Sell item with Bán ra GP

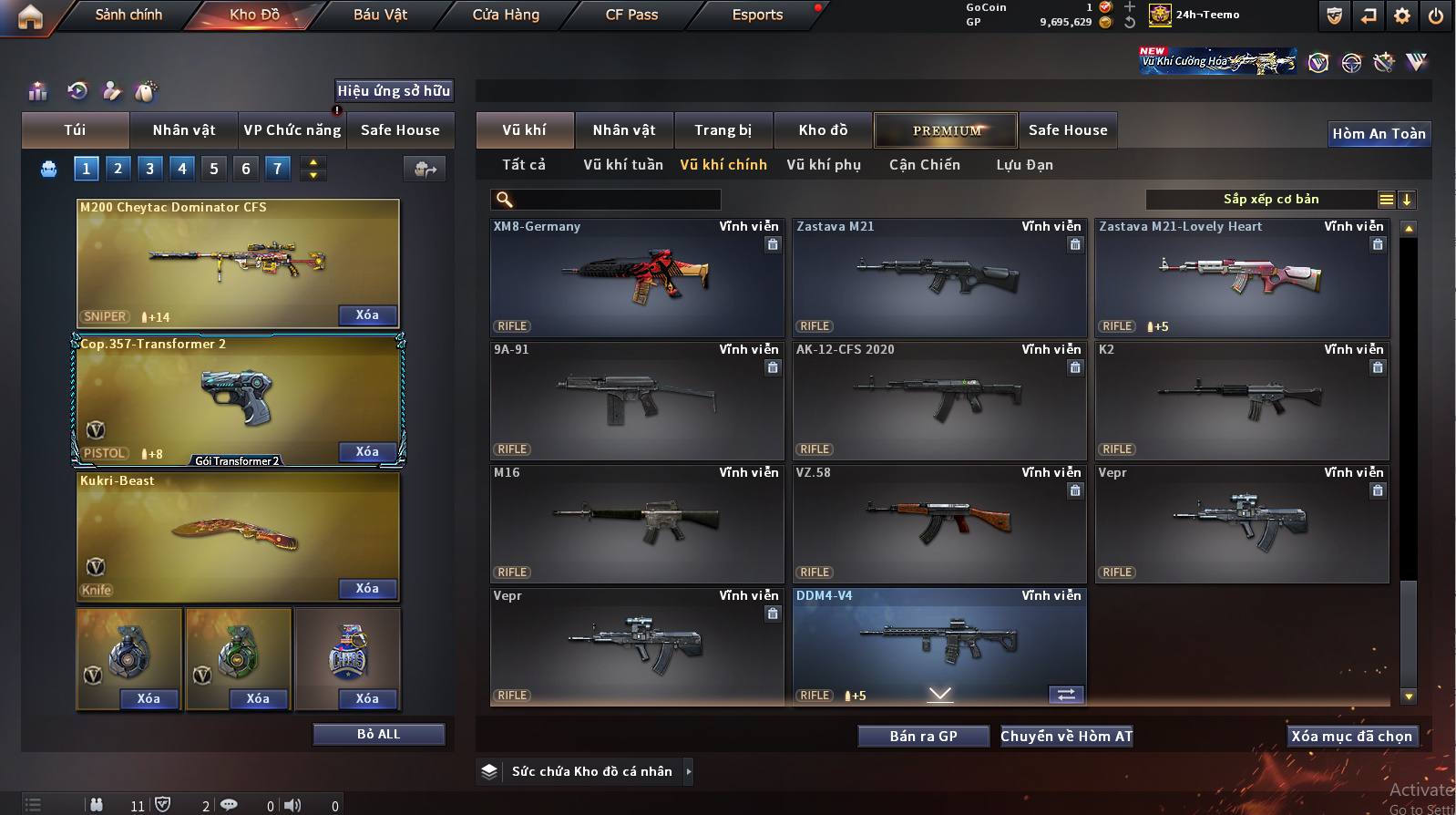click(x=923, y=737)
